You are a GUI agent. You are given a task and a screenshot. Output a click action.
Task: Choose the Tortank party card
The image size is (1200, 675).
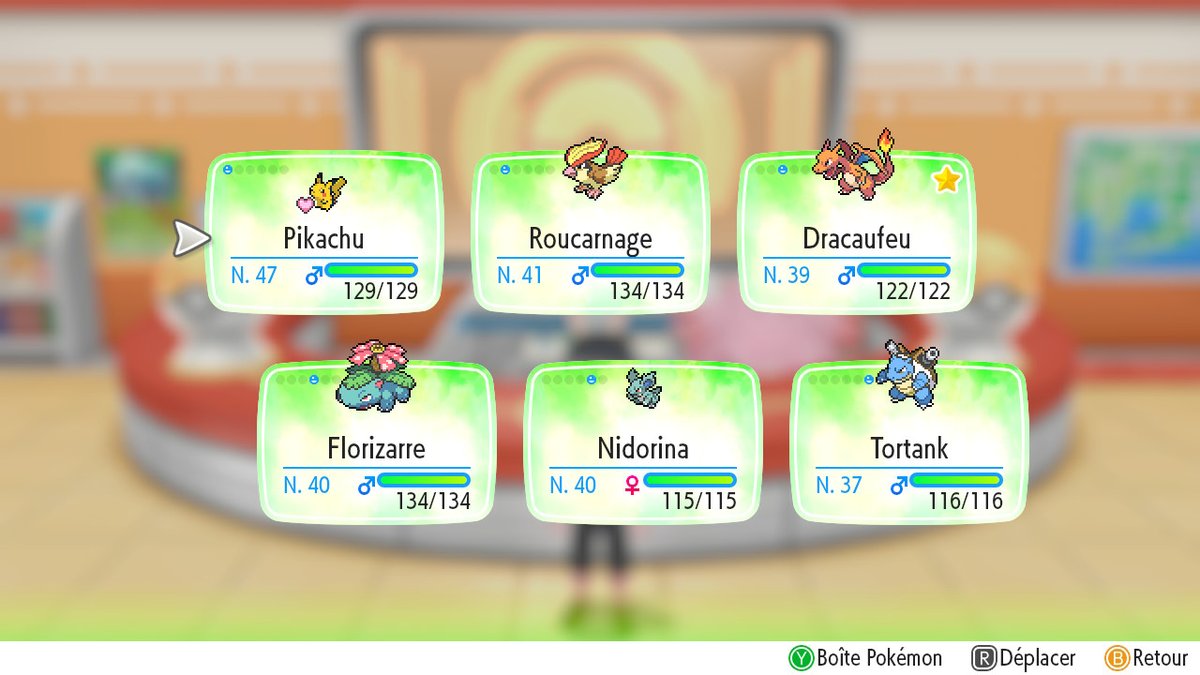pos(908,443)
